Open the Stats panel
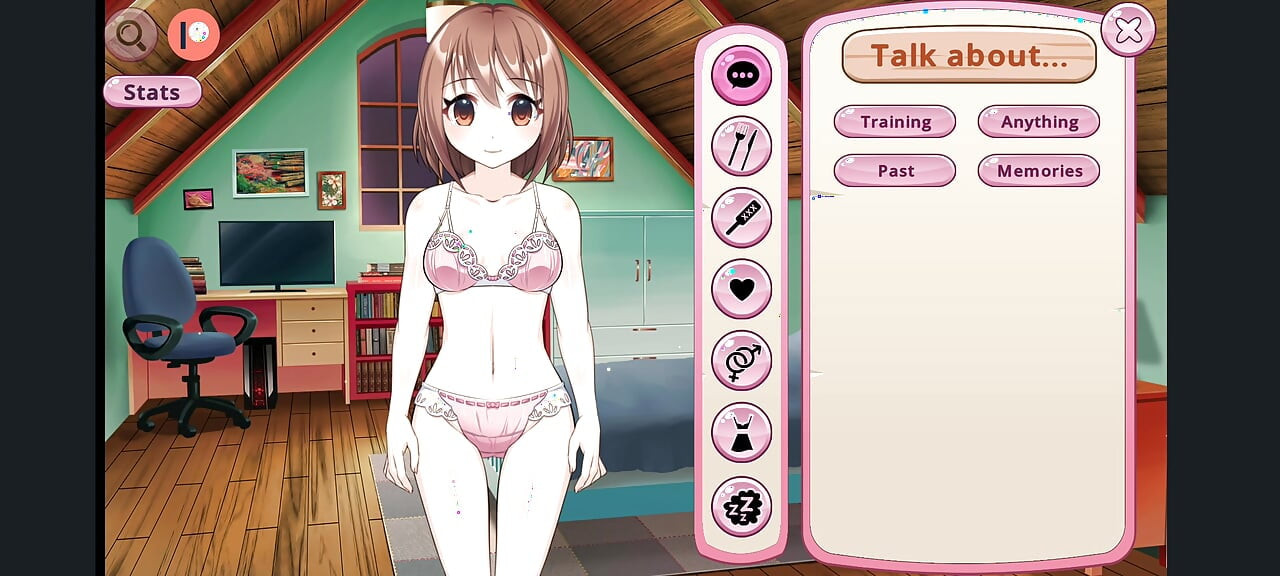This screenshot has height=576, width=1280. [x=152, y=92]
